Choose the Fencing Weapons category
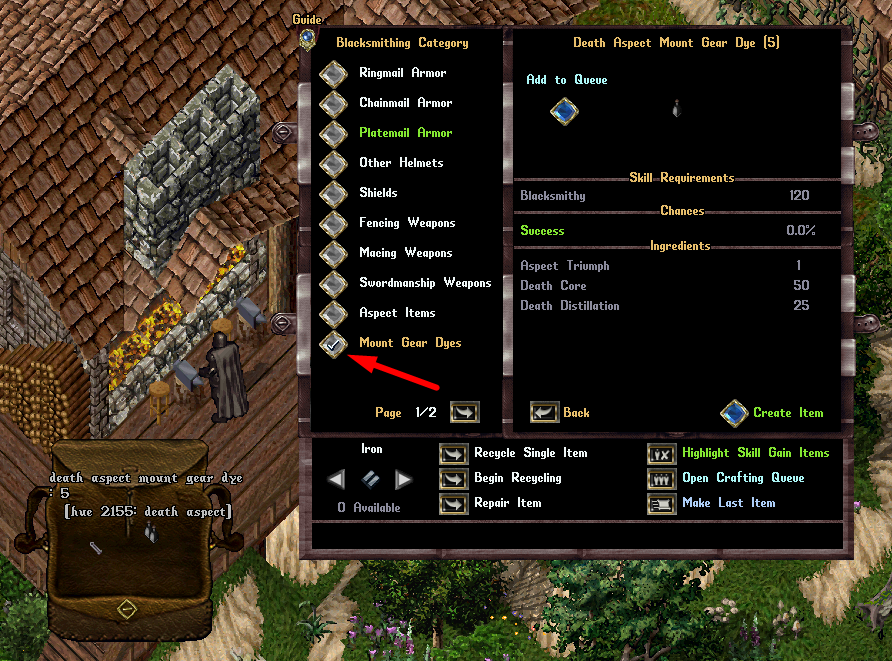The width and height of the screenshot is (892, 661). coord(333,224)
